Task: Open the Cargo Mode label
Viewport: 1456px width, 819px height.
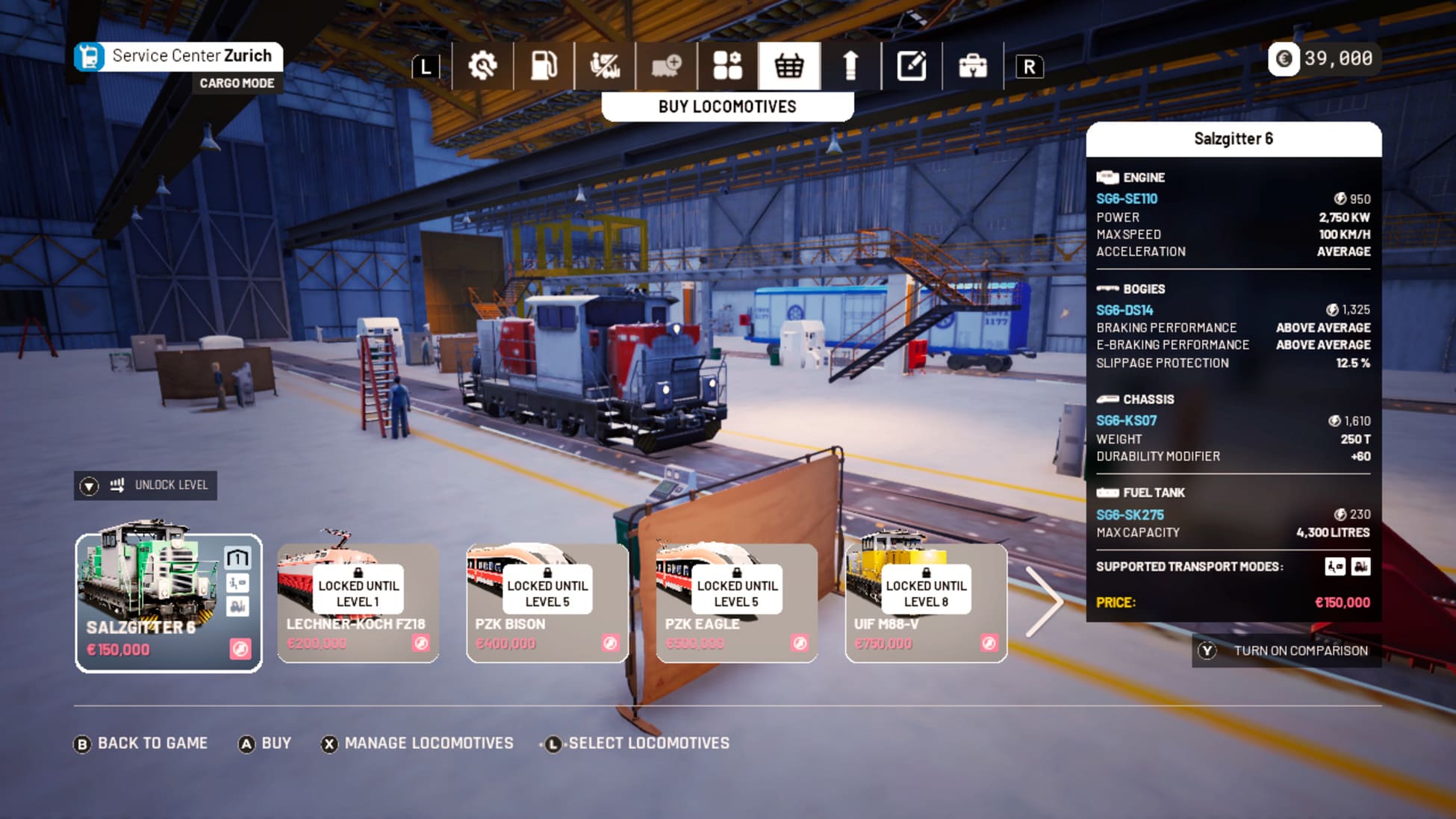Action: [237, 83]
